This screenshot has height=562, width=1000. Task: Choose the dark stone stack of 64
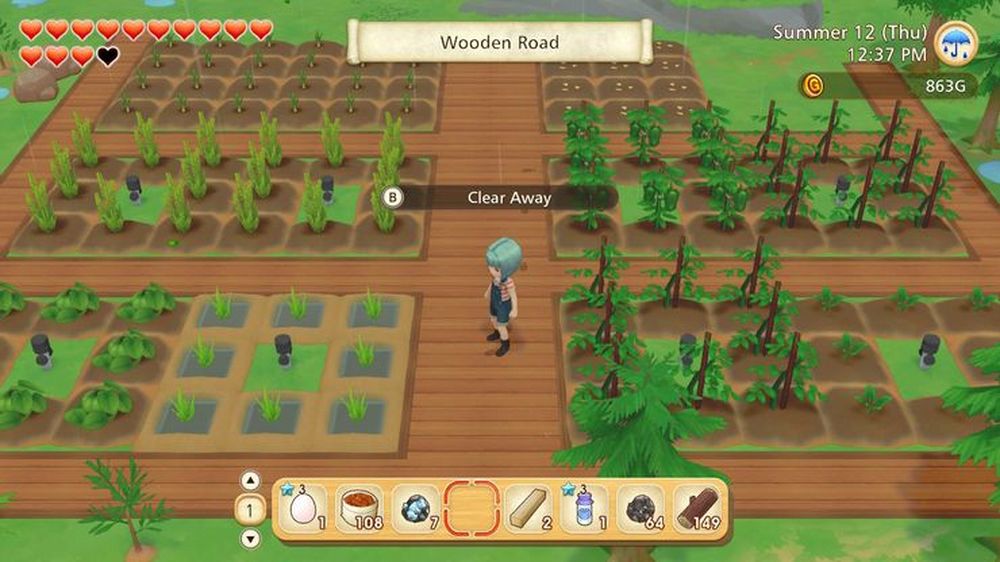coord(640,509)
